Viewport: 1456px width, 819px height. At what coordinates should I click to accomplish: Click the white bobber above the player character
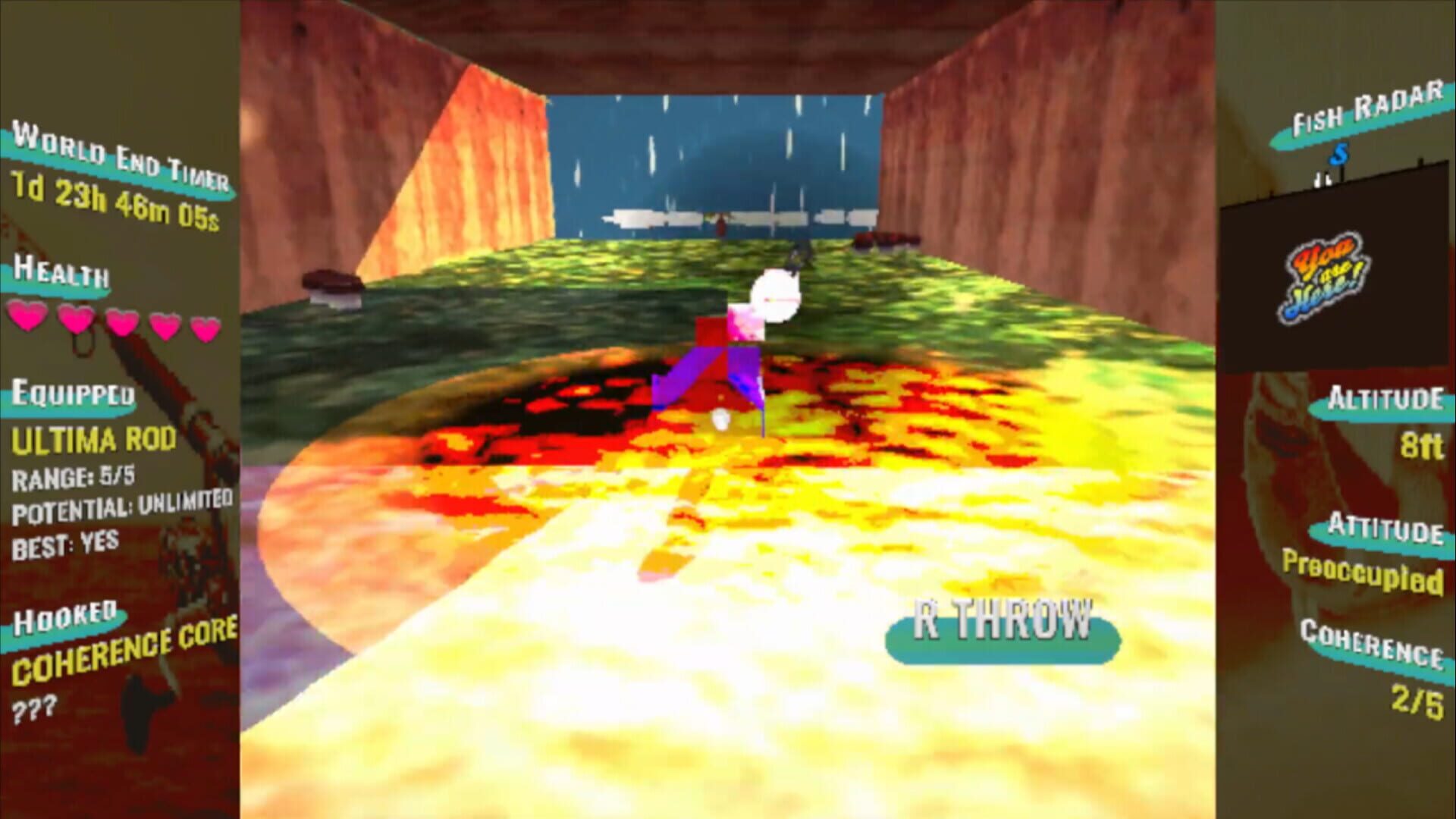point(775,296)
